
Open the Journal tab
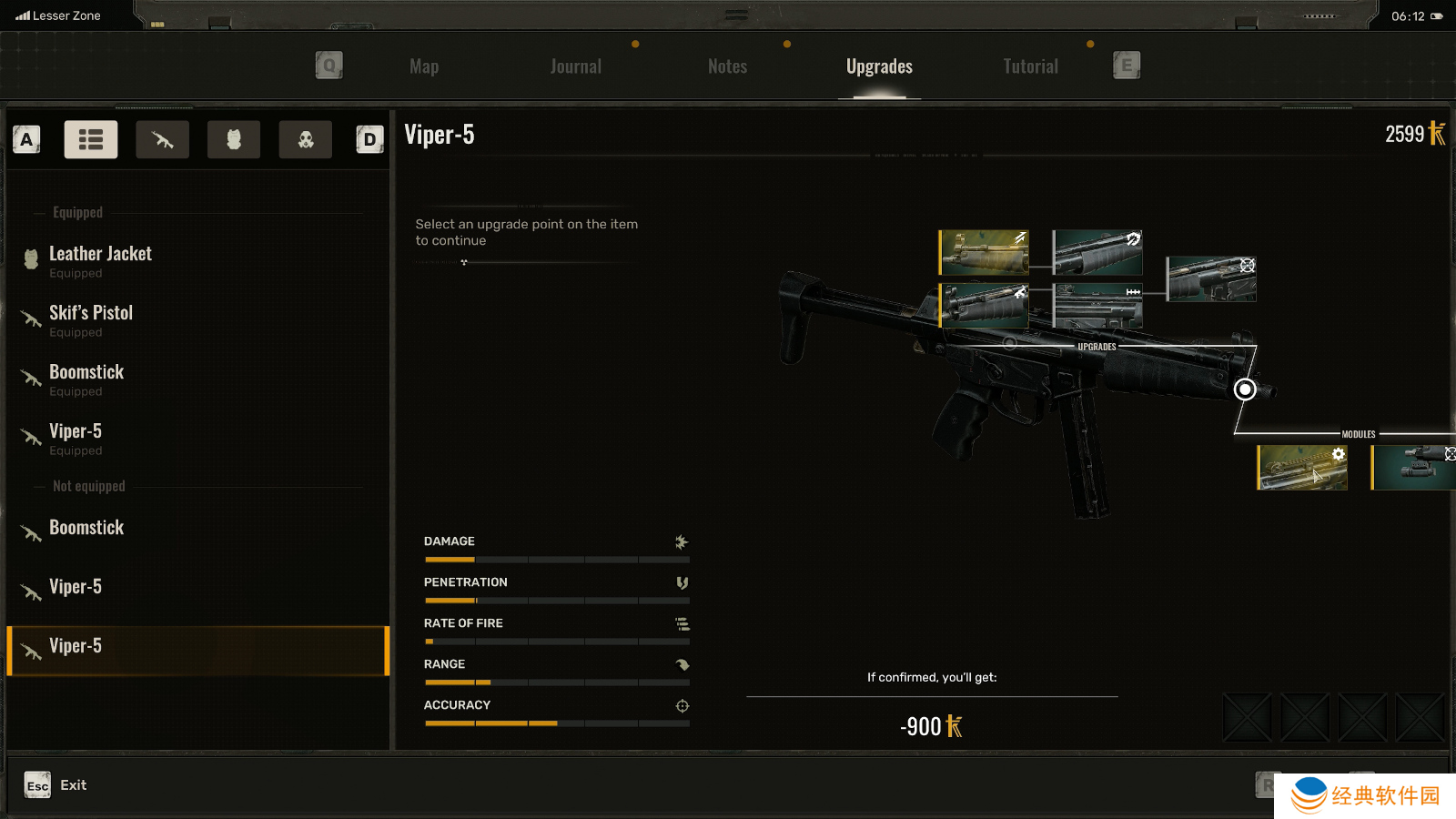(x=575, y=66)
